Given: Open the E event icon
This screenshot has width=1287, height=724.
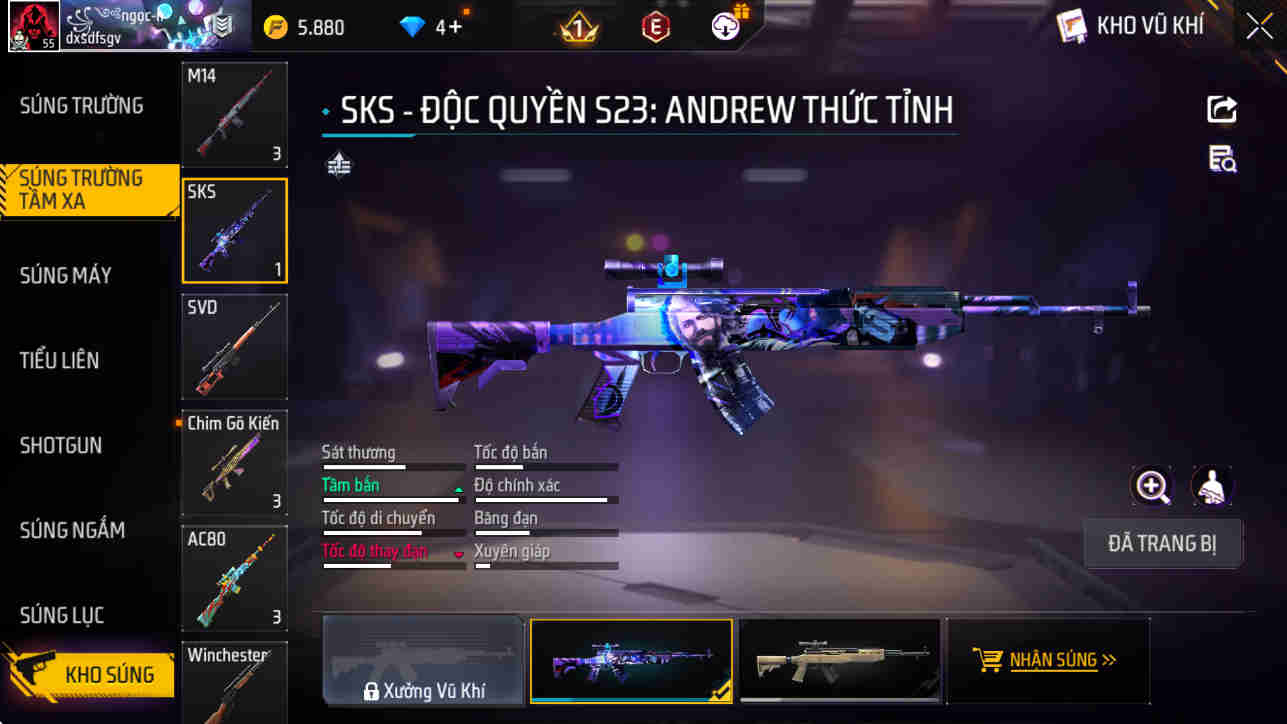Looking at the screenshot, I should point(655,27).
